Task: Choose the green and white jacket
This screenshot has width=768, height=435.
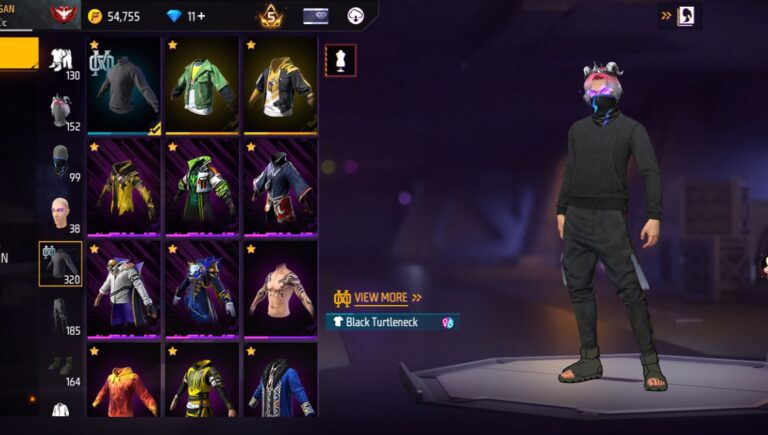Action: click(201, 84)
